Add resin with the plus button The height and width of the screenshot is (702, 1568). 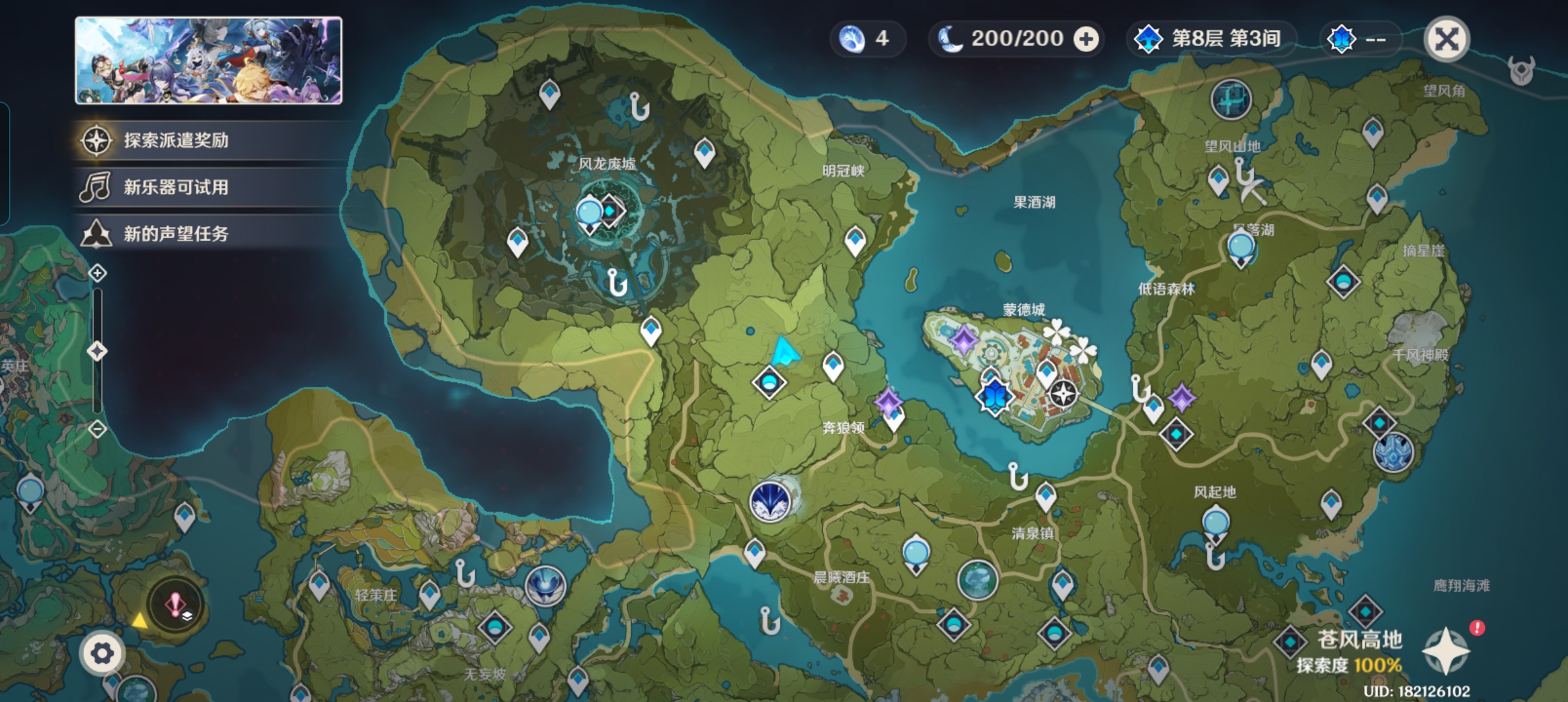click(1086, 39)
